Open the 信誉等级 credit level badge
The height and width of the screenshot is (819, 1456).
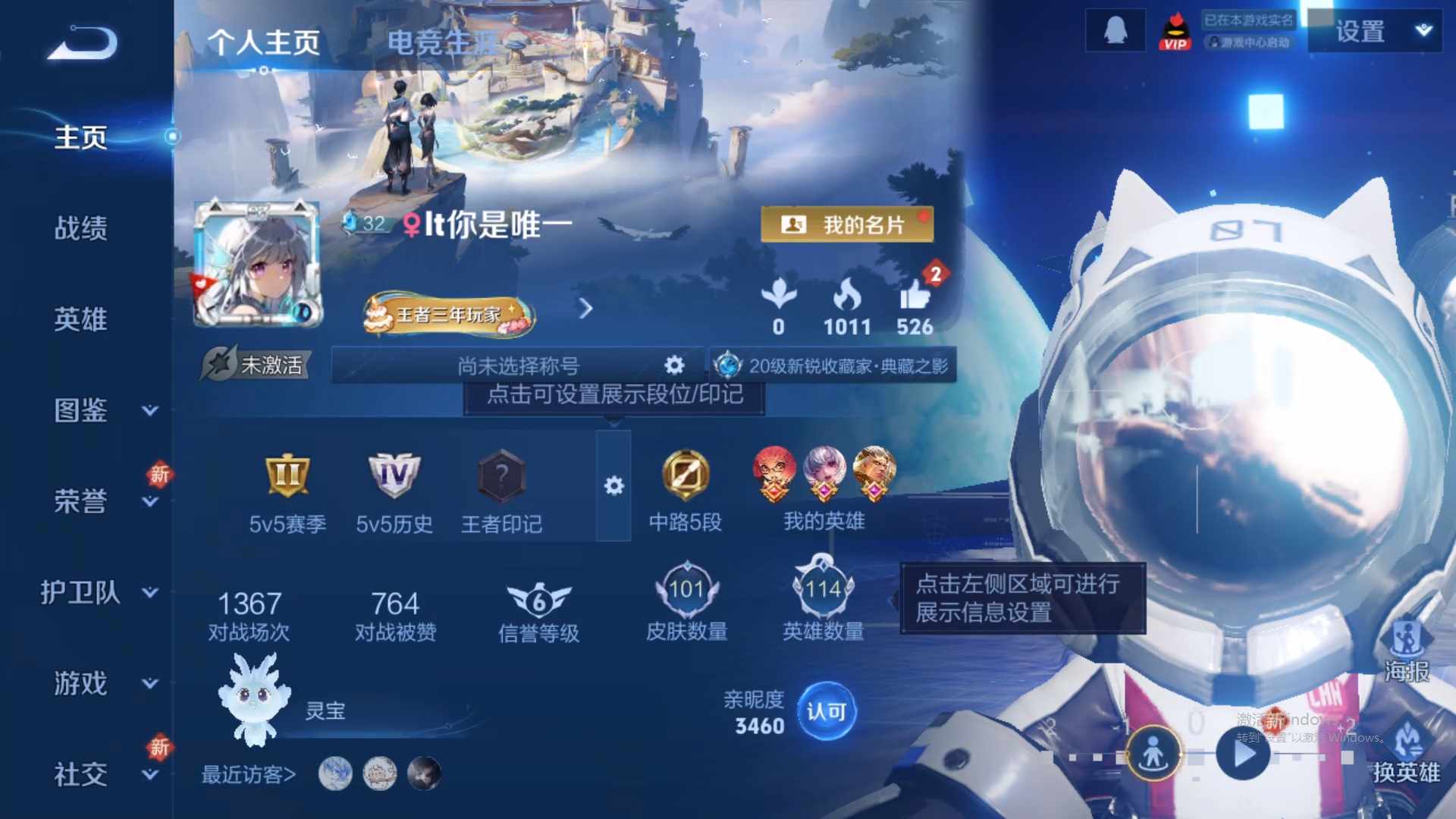pos(539,599)
